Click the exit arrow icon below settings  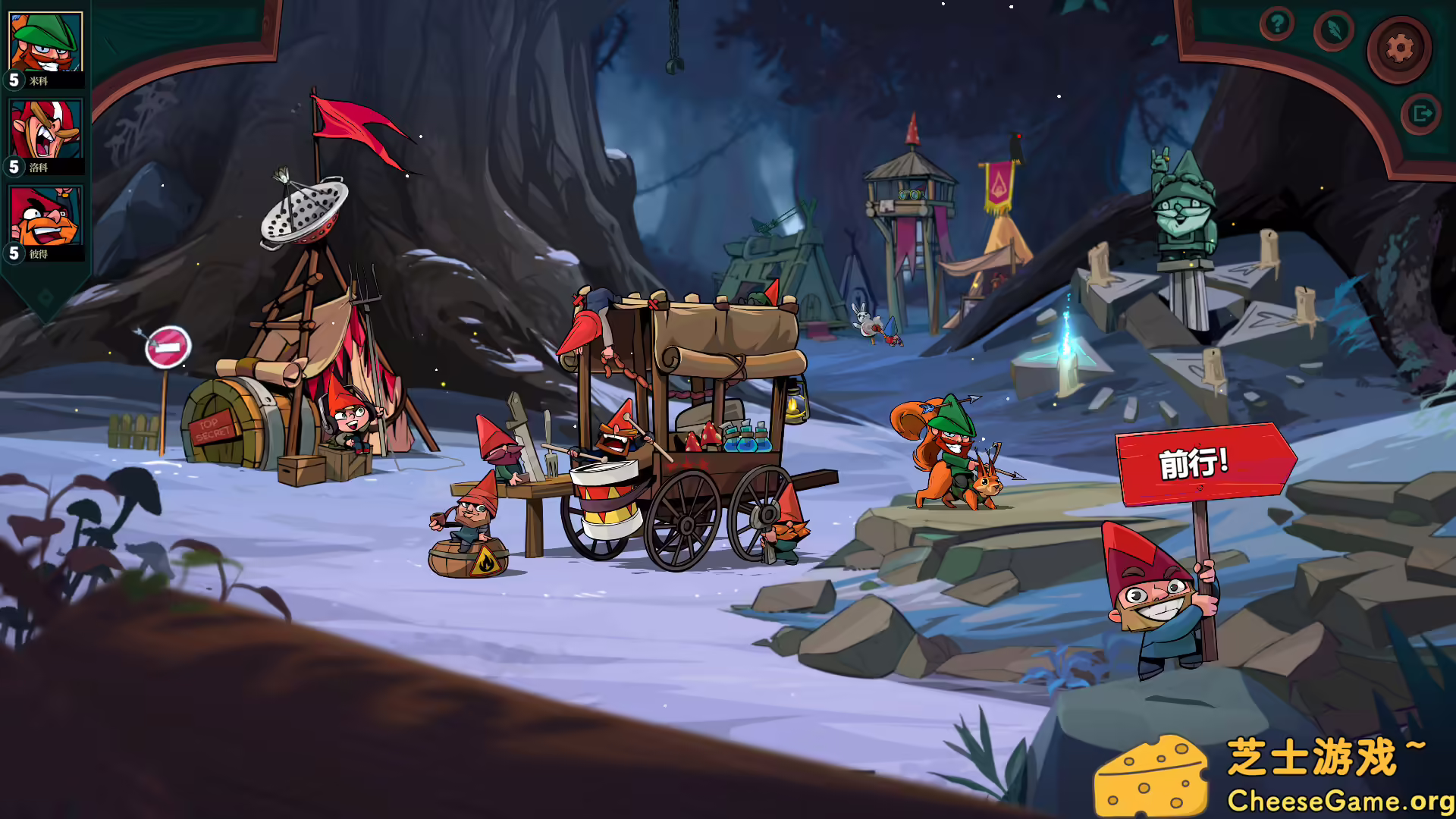[x=1421, y=112]
